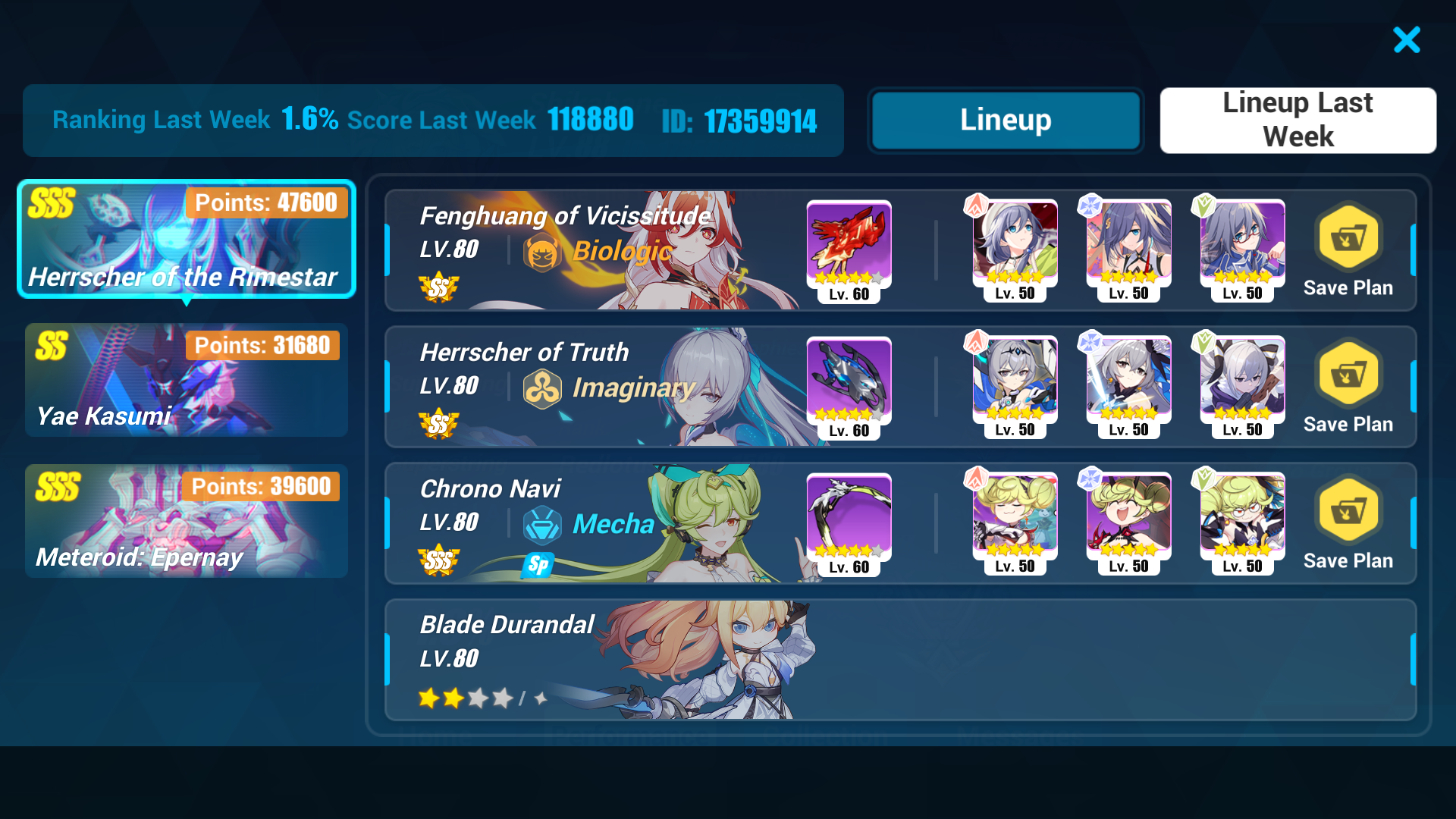Image resolution: width=1456 pixels, height=819 pixels.
Task: Select the Herrscher of the Rimestar boss card
Action: coord(187,239)
